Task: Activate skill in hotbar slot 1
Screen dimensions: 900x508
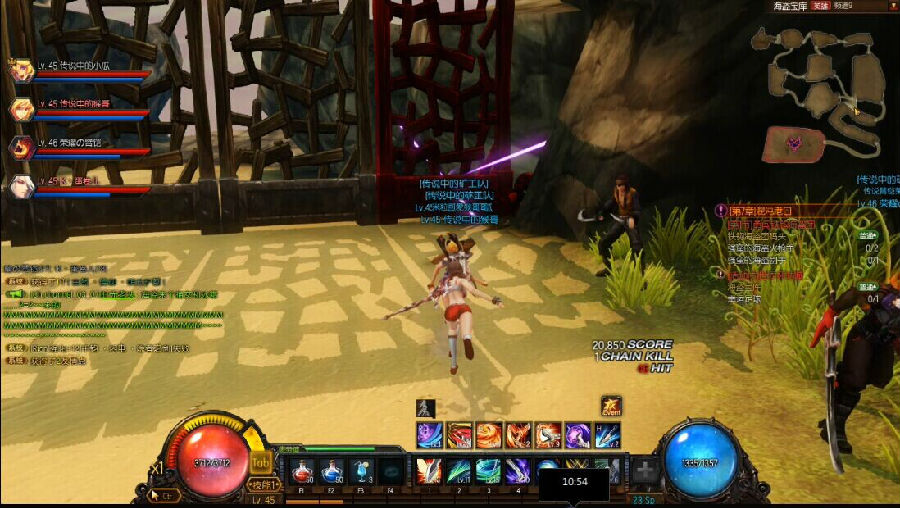Action: 428,470
